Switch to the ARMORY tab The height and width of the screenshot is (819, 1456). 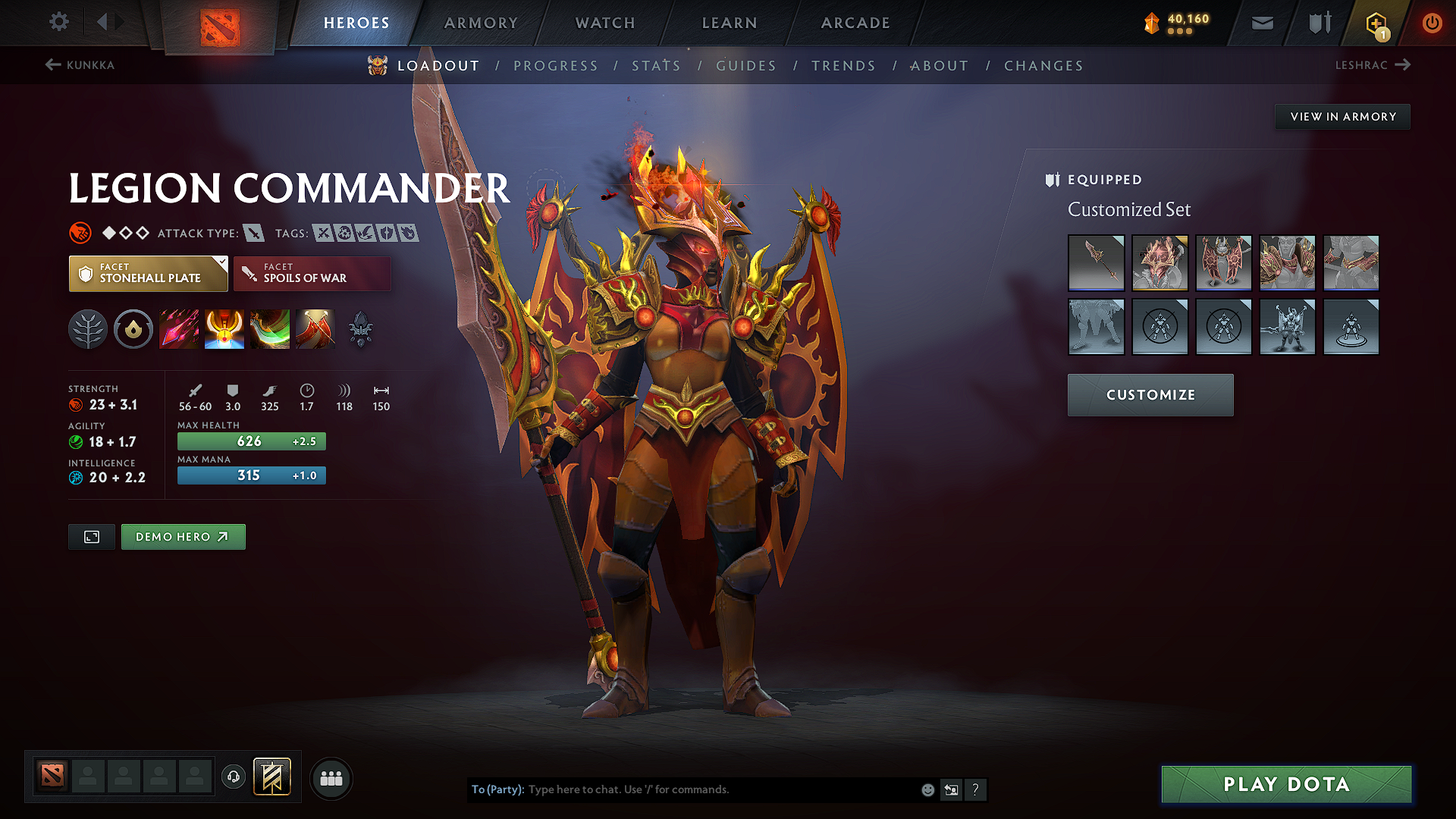(x=481, y=23)
